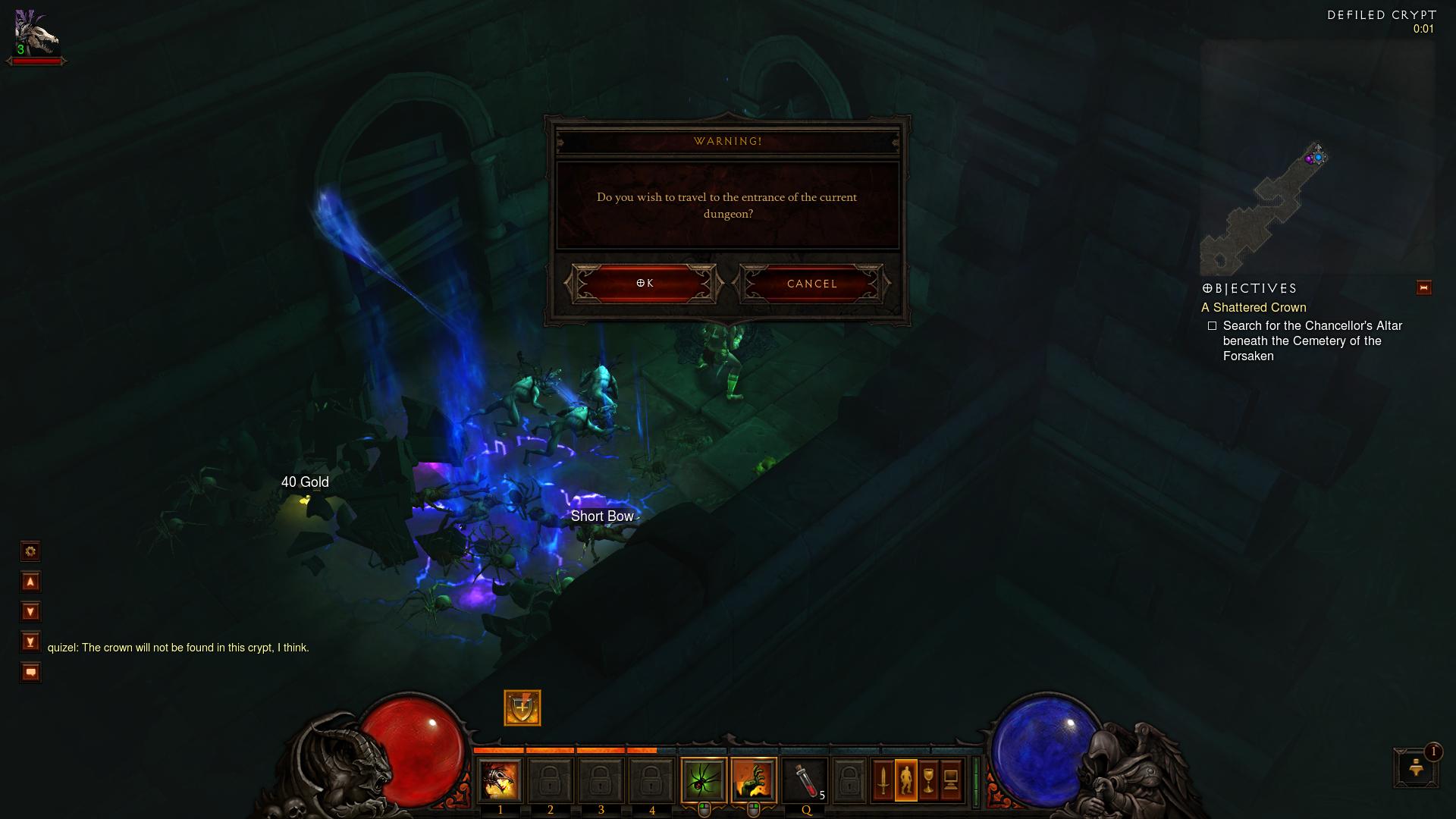Image resolution: width=1456 pixels, height=819 pixels.
Task: Select the pet portrait in the corner
Action: click(36, 34)
